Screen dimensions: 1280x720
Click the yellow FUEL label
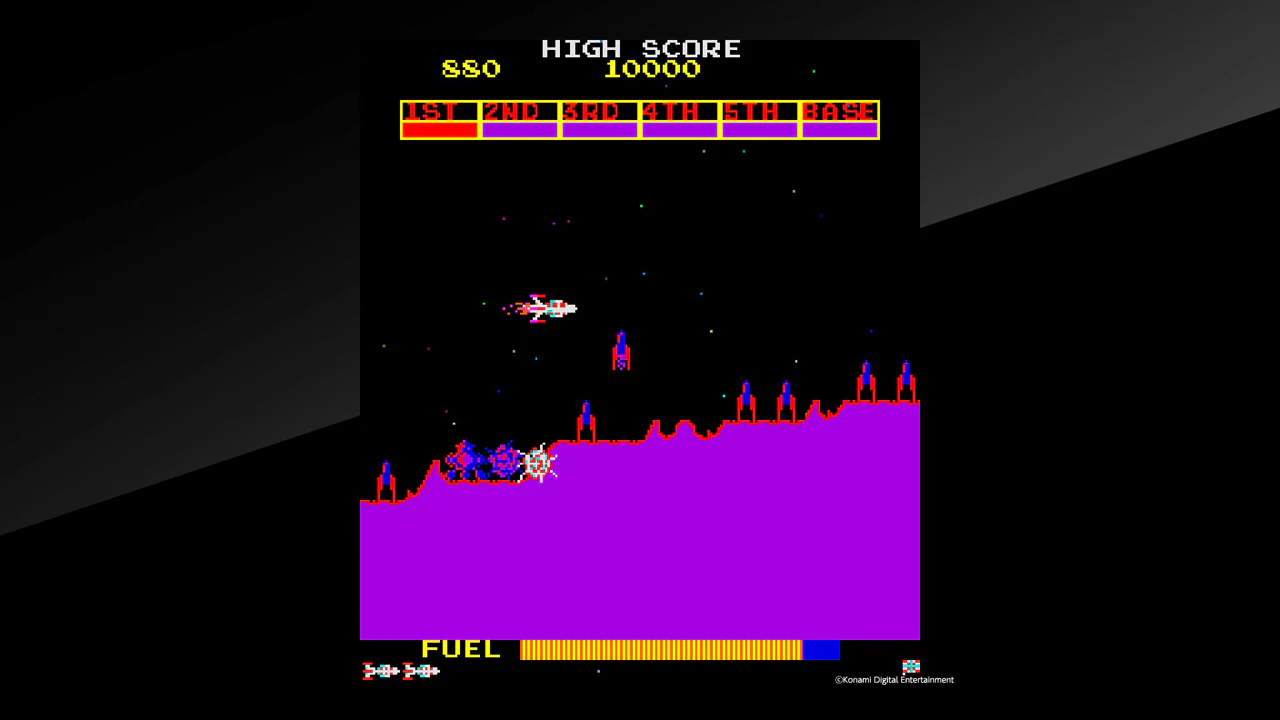tap(461, 649)
